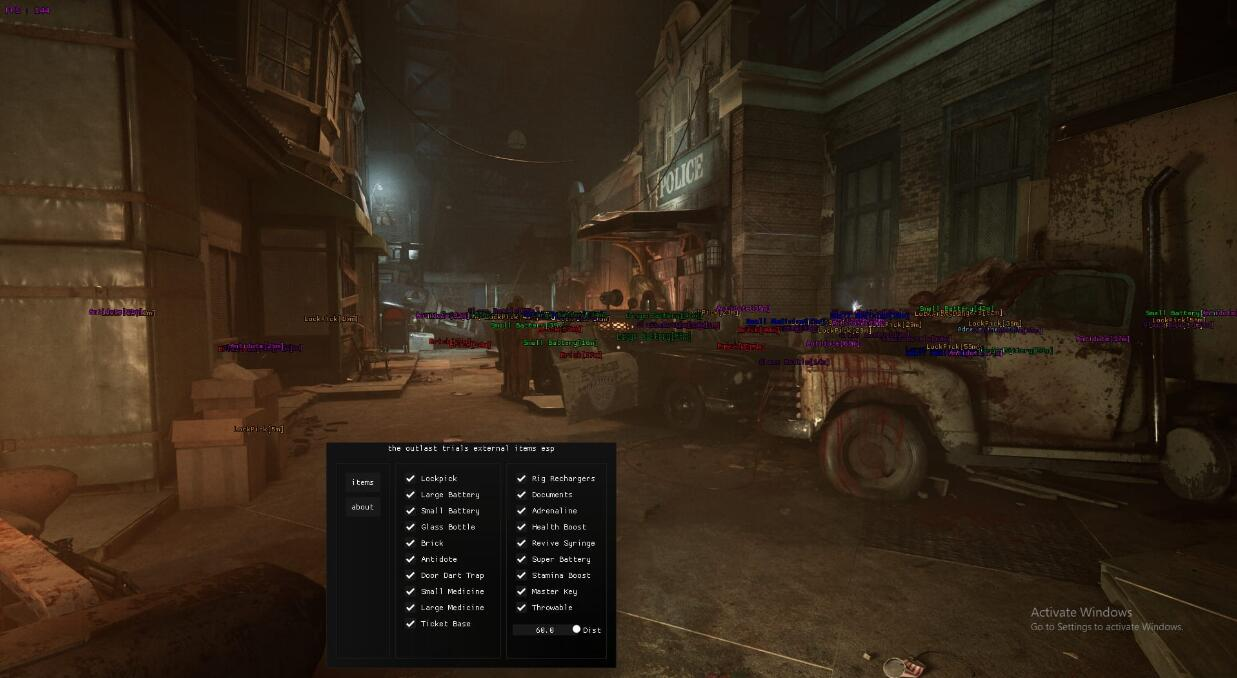This screenshot has height=678, width=1237.
Task: Toggle the Throwable checkbox
Action: pyautogui.click(x=521, y=607)
